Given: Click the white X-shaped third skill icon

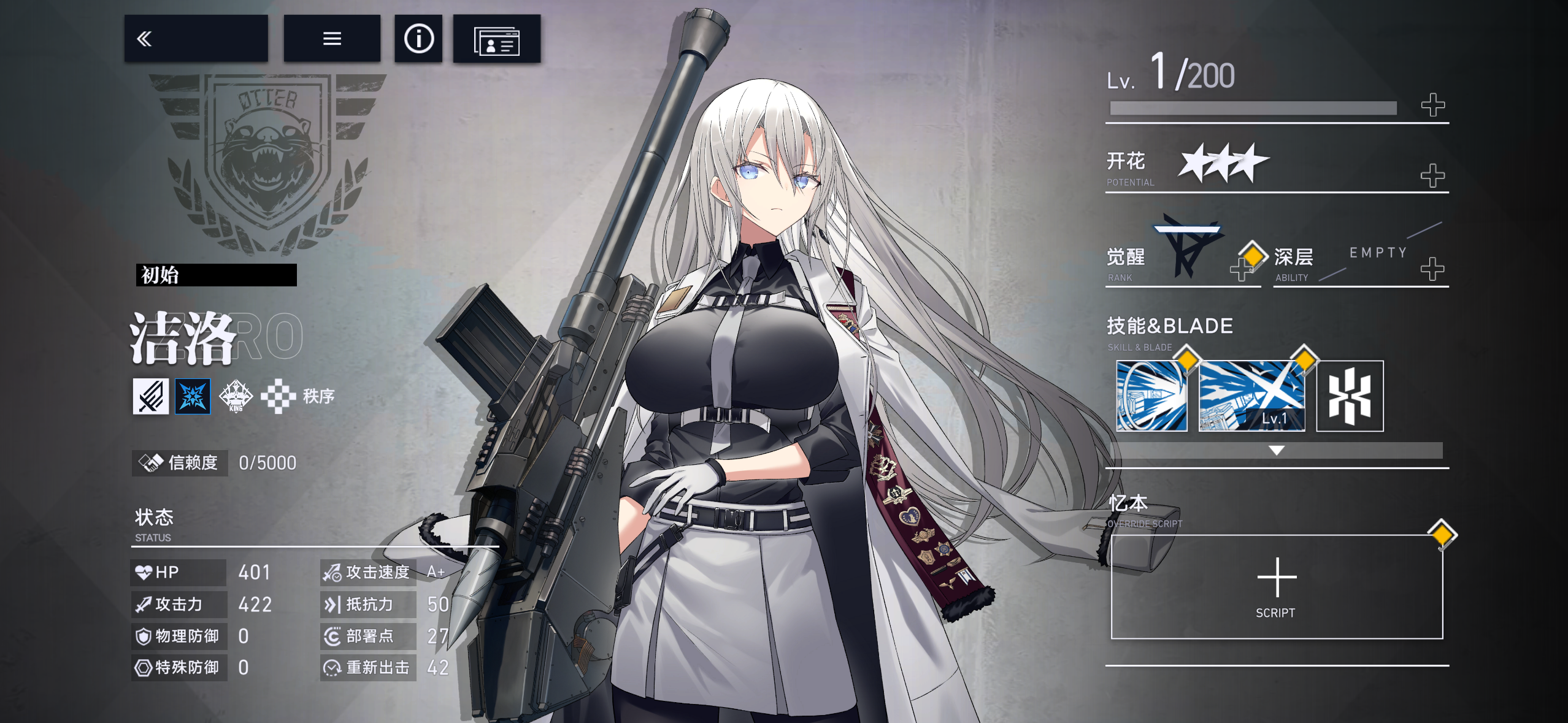Looking at the screenshot, I should pos(1350,396).
